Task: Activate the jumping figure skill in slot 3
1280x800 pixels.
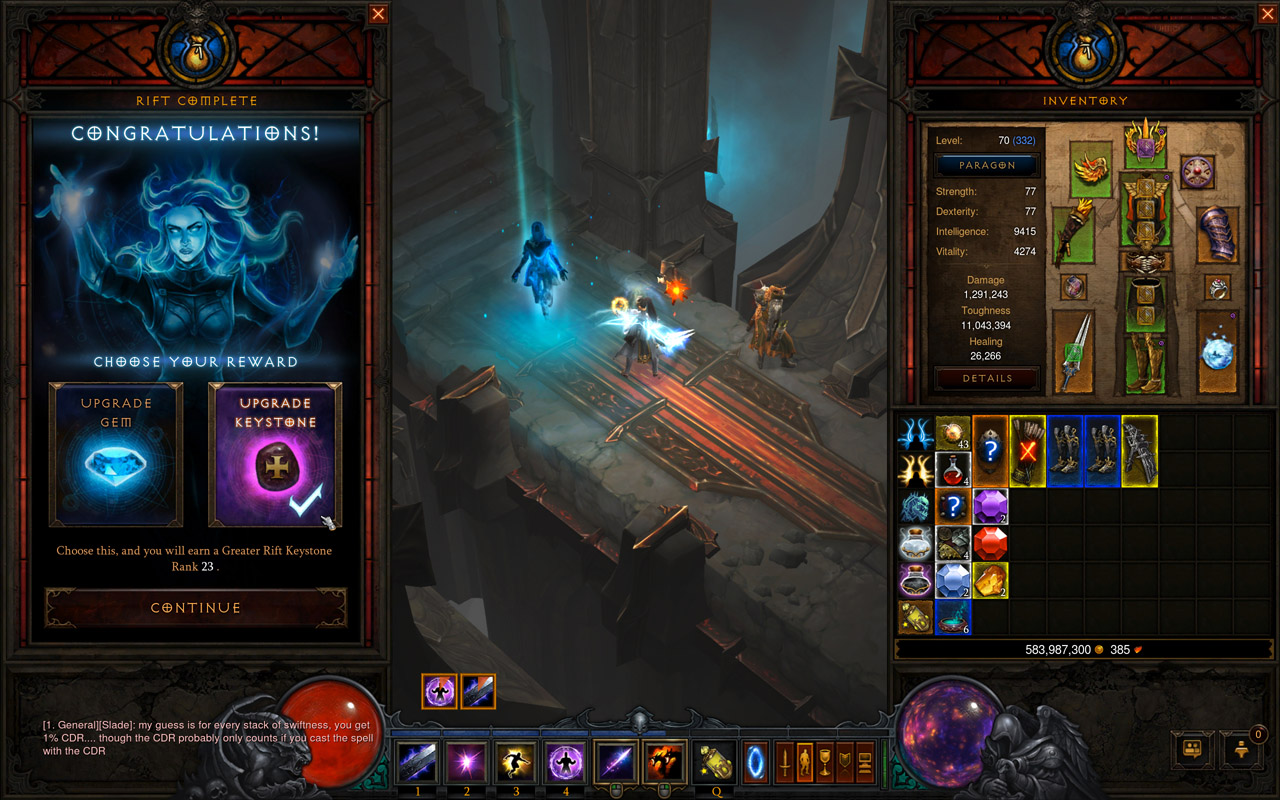Action: click(x=517, y=763)
